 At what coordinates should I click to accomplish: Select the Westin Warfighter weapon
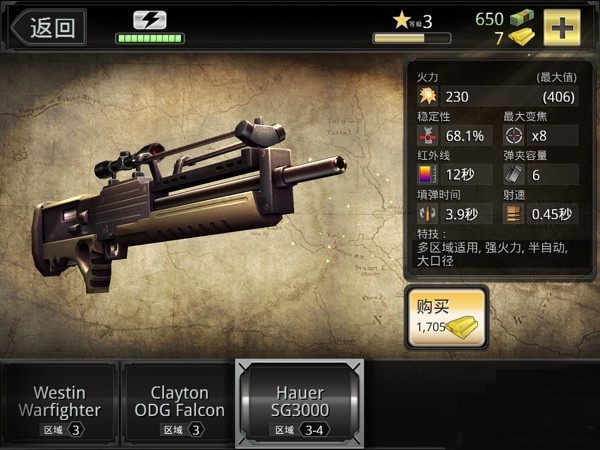pos(60,403)
